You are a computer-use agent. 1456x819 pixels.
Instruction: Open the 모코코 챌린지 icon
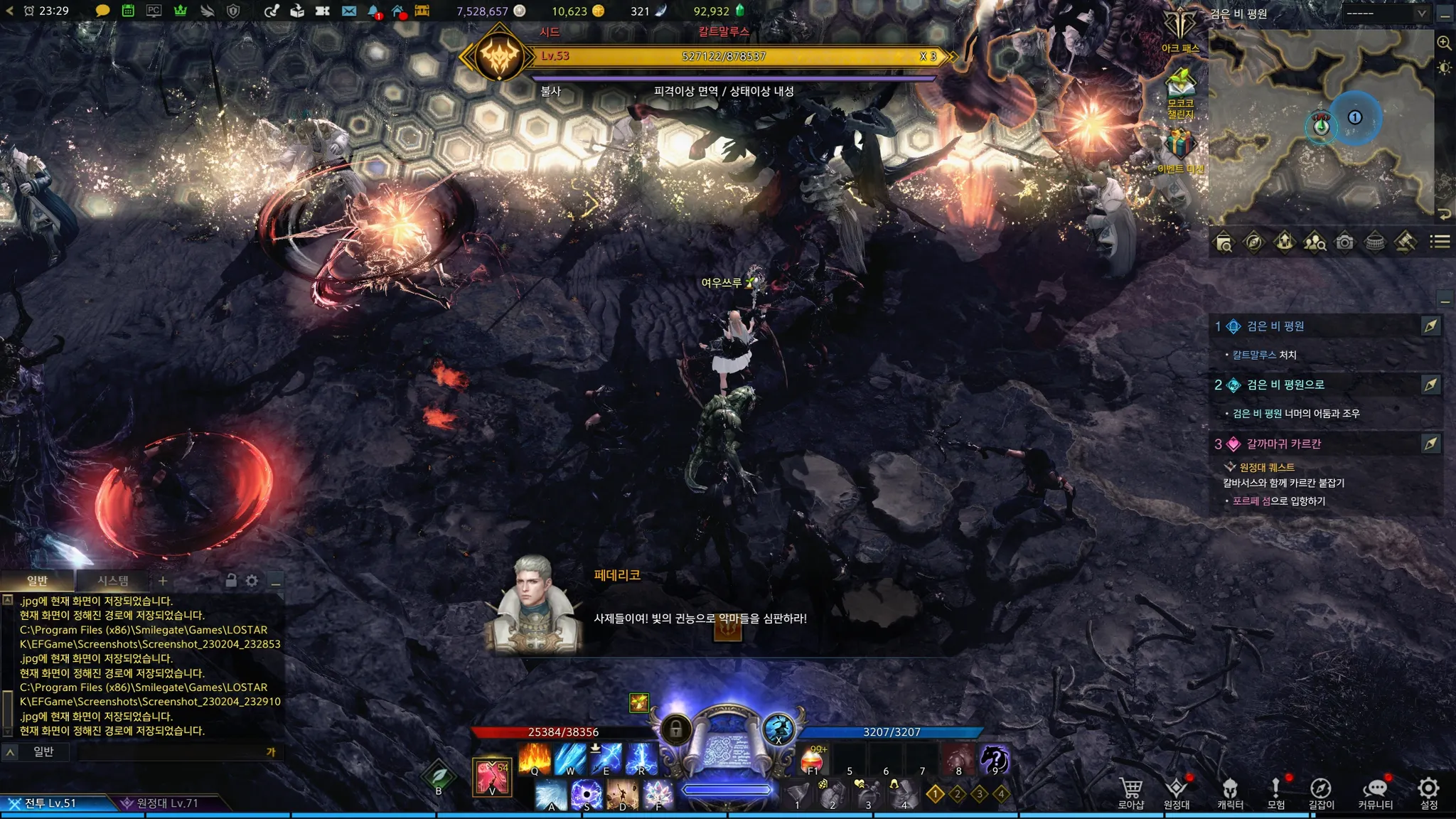point(1180,91)
